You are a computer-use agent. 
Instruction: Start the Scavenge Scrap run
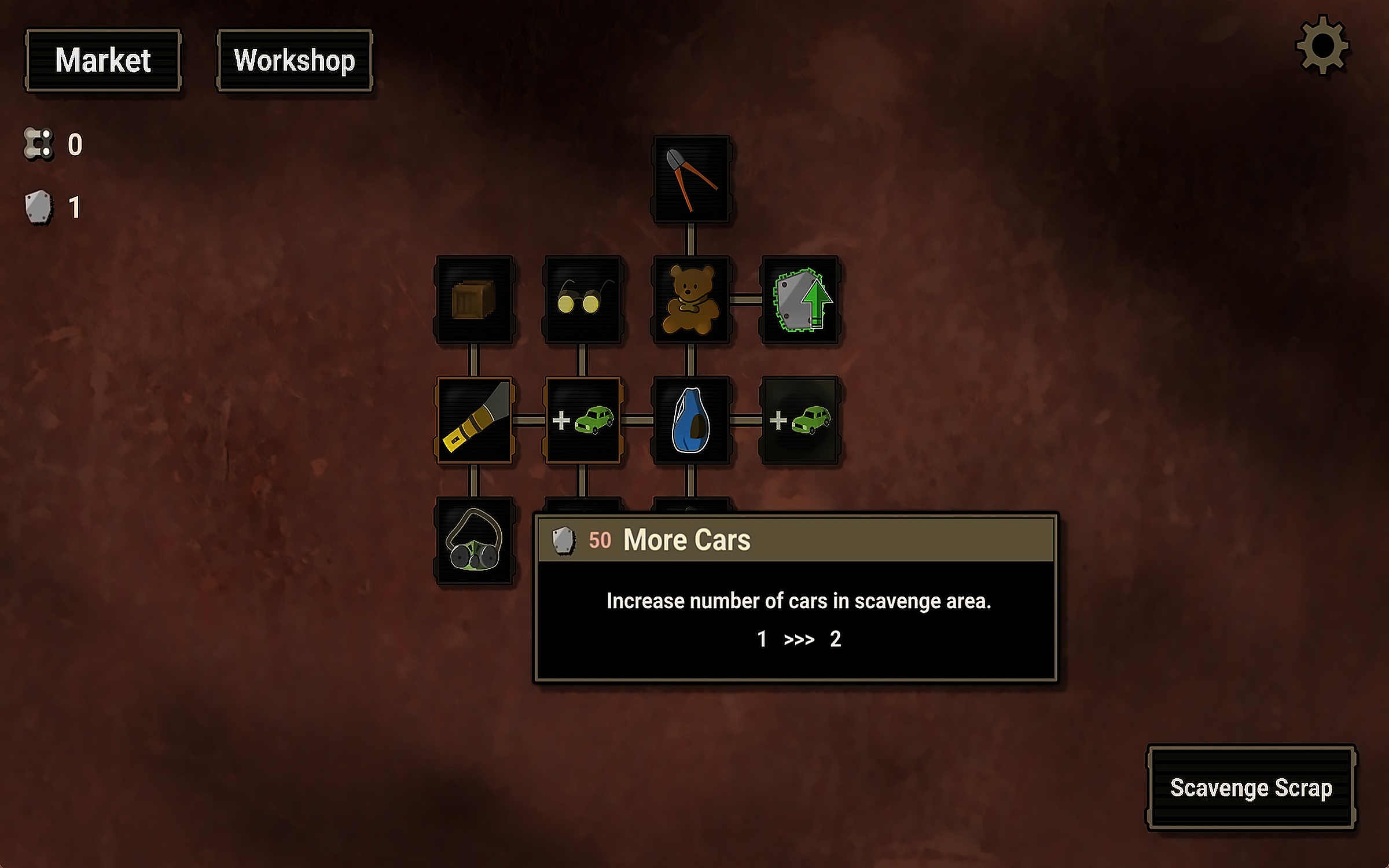[1251, 788]
